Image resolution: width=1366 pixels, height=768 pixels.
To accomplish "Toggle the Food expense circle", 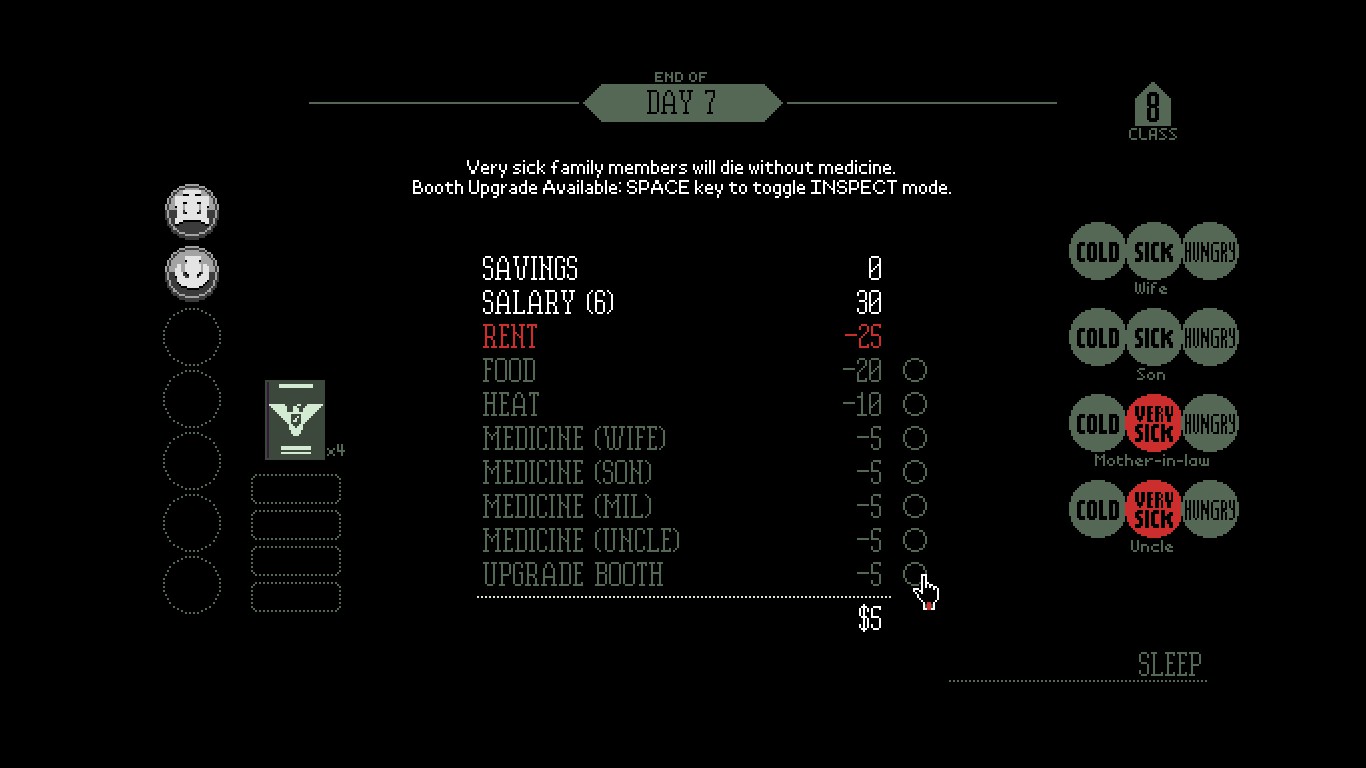I will 914,371.
